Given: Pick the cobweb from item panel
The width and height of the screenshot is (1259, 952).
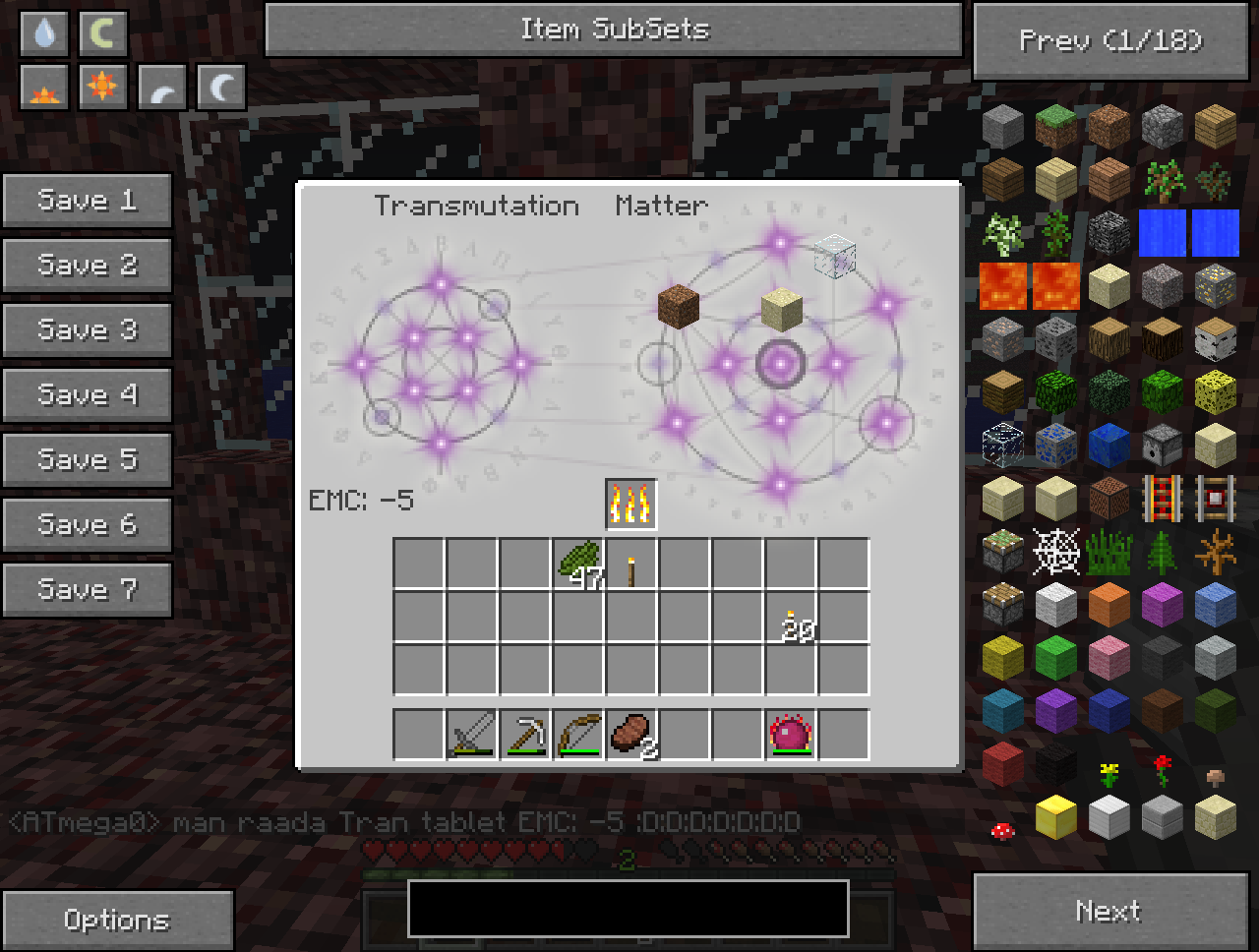Looking at the screenshot, I should tap(1055, 552).
